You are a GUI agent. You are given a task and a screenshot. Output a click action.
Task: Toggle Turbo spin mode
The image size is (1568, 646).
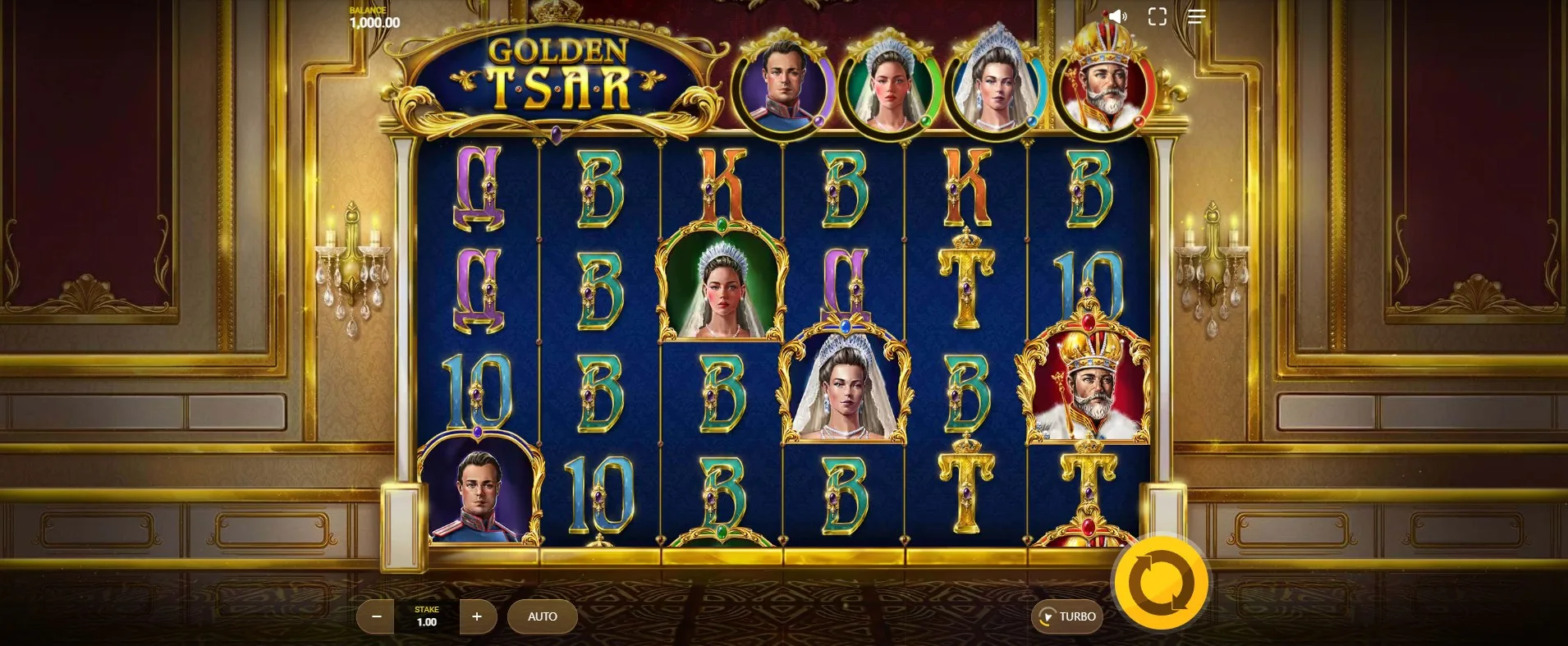[x=1067, y=616]
